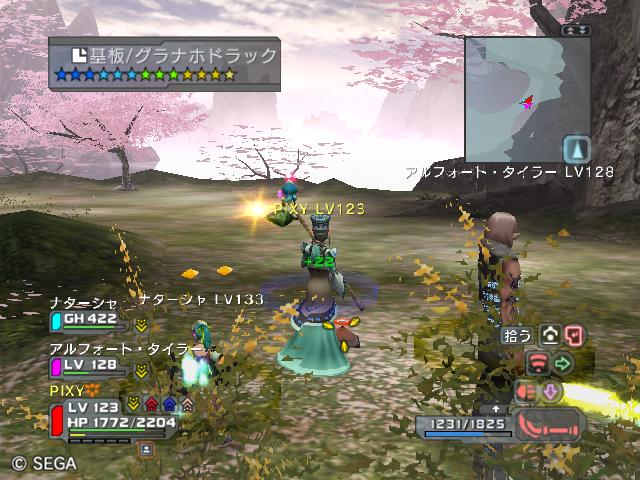640x480 pixels.
Task: Toggle the minimap zoom arrows above the map
Action: pos(575,30)
